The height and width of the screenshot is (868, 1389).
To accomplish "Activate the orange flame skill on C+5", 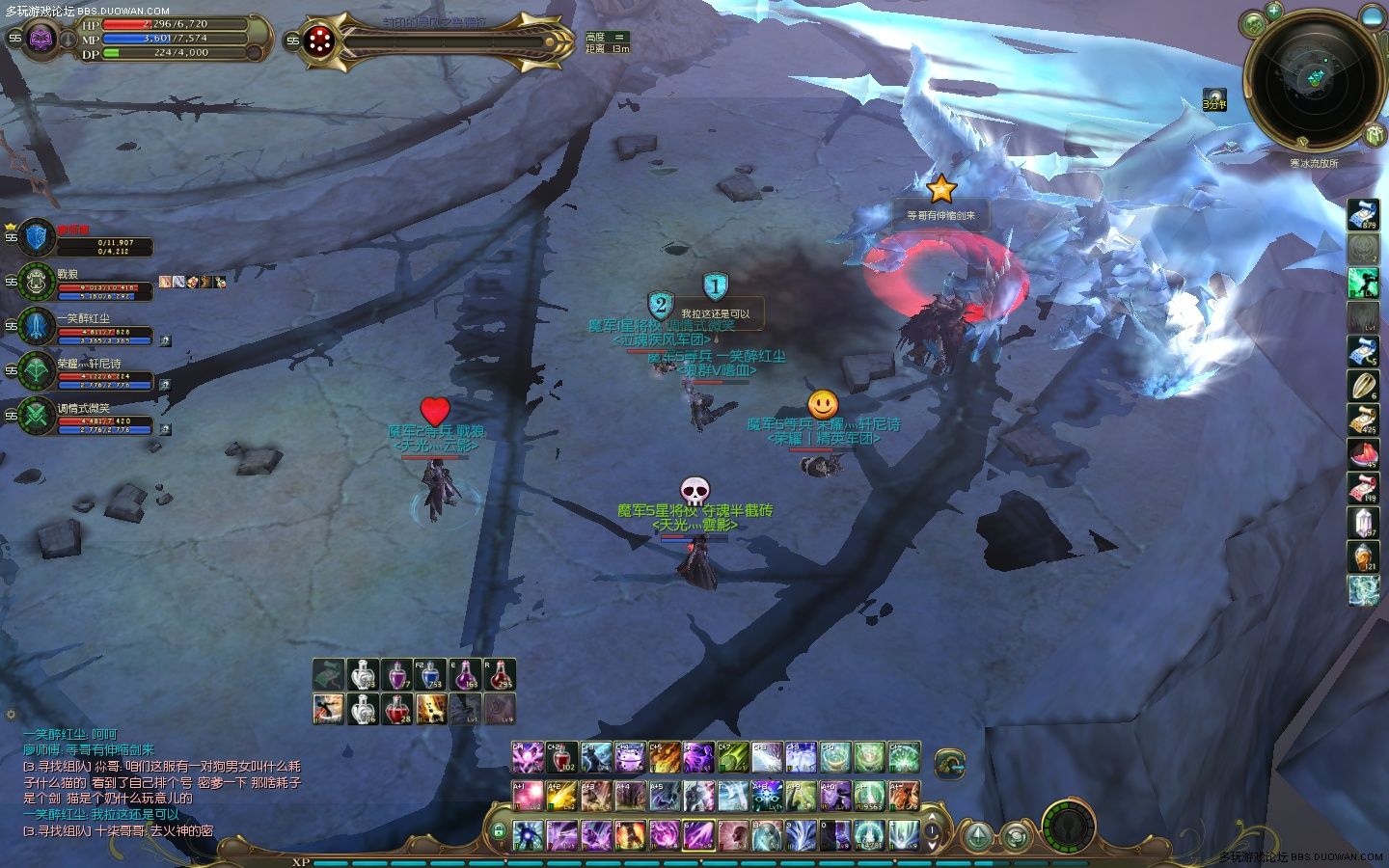I will click(x=665, y=758).
